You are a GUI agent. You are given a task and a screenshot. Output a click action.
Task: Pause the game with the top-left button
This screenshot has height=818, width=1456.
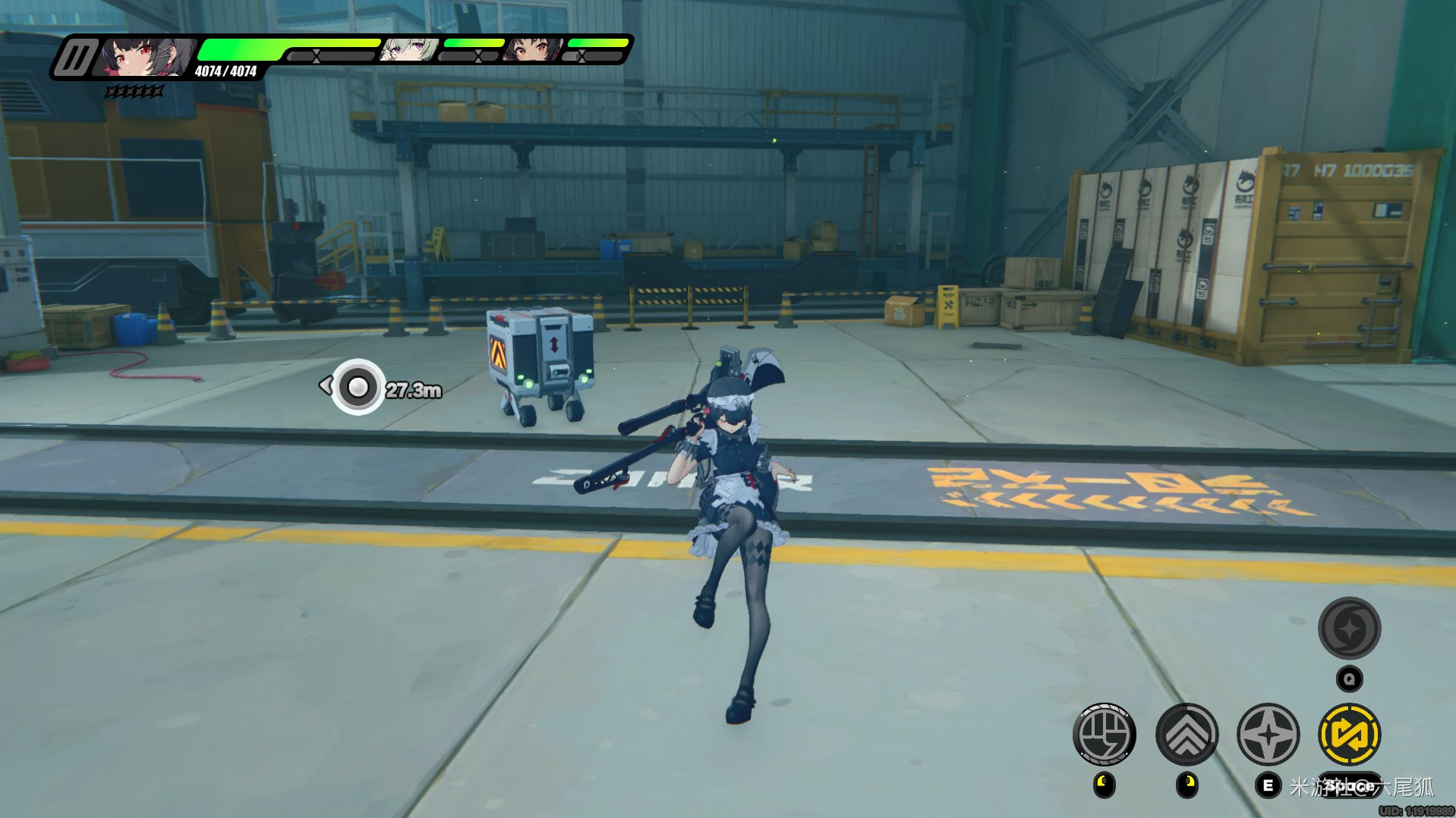click(74, 58)
